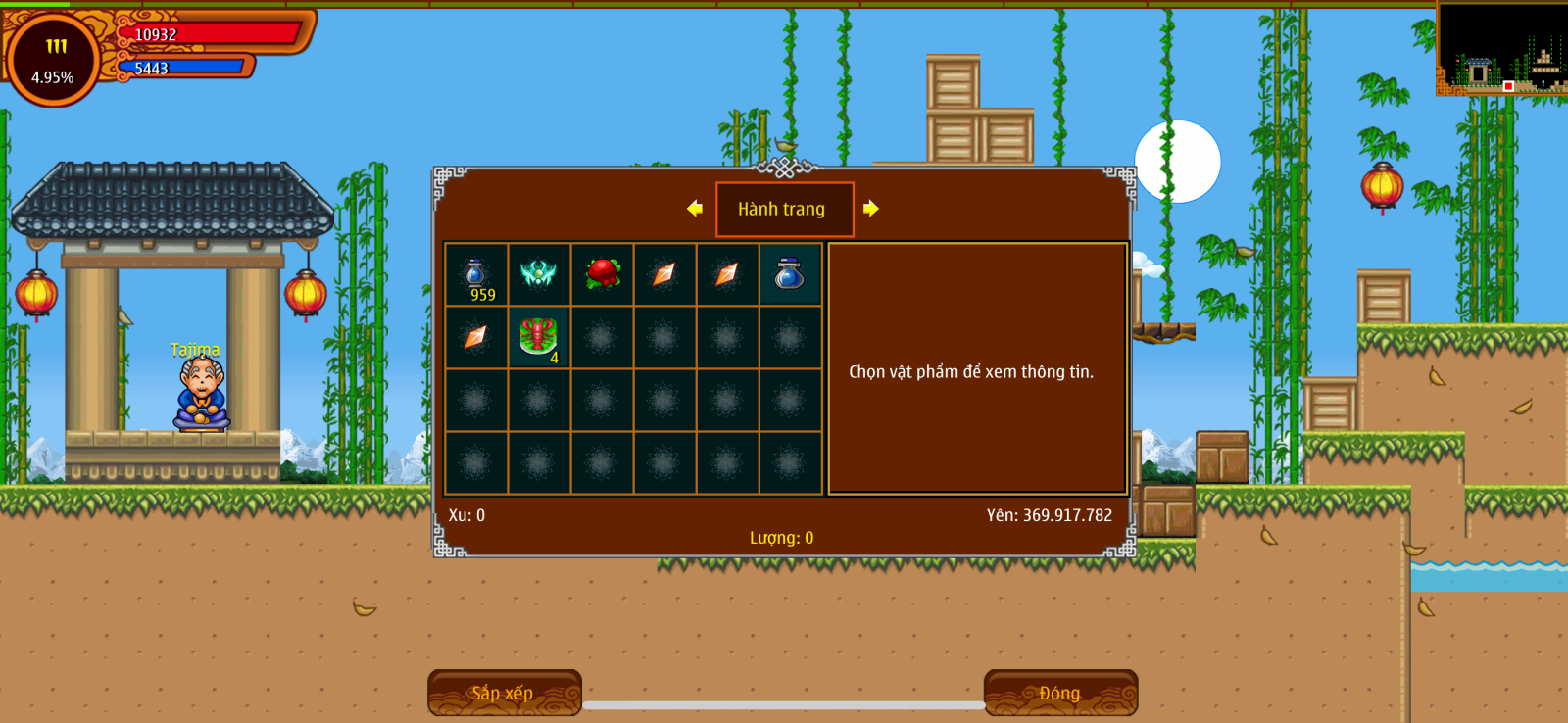1568x723 pixels.
Task: Open the minimap in the corner
Action: 1500,48
